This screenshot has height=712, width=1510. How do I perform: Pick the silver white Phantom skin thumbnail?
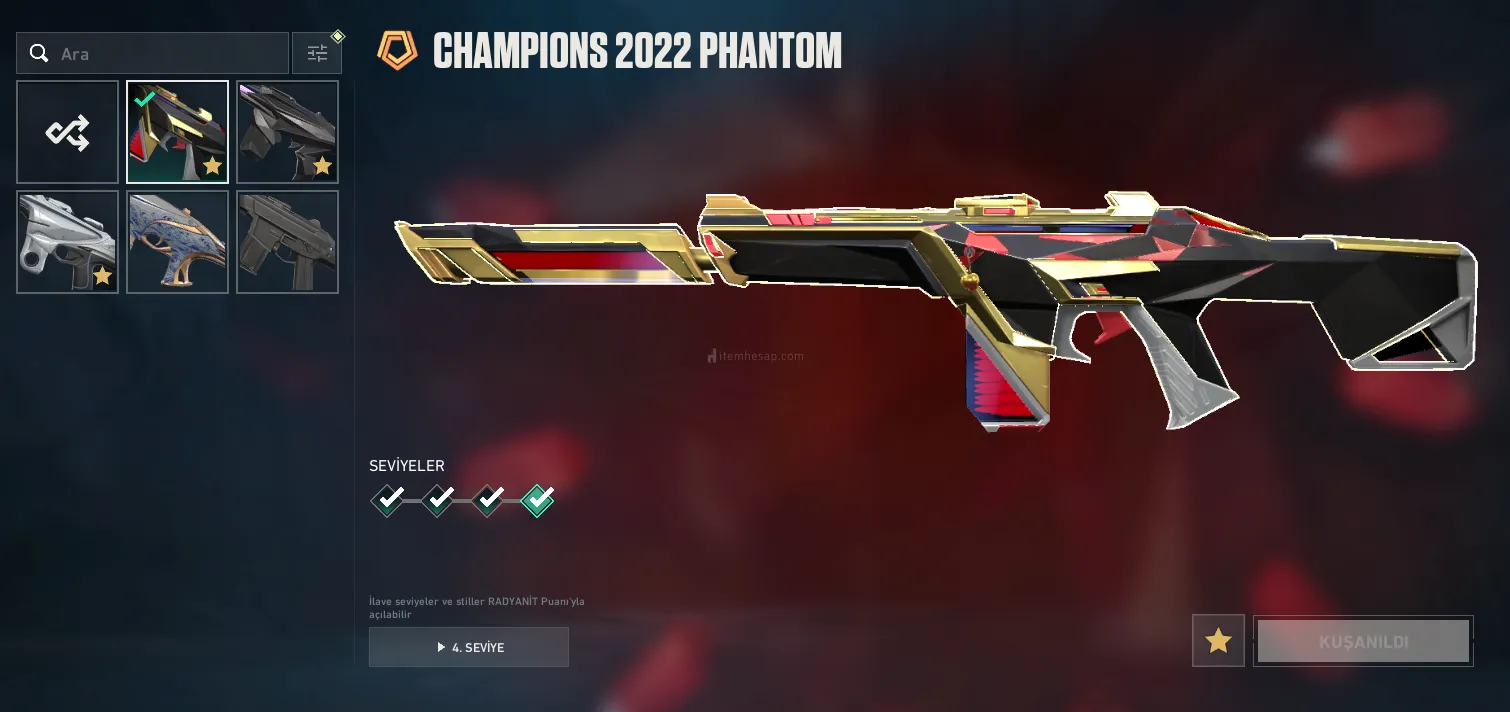68,242
